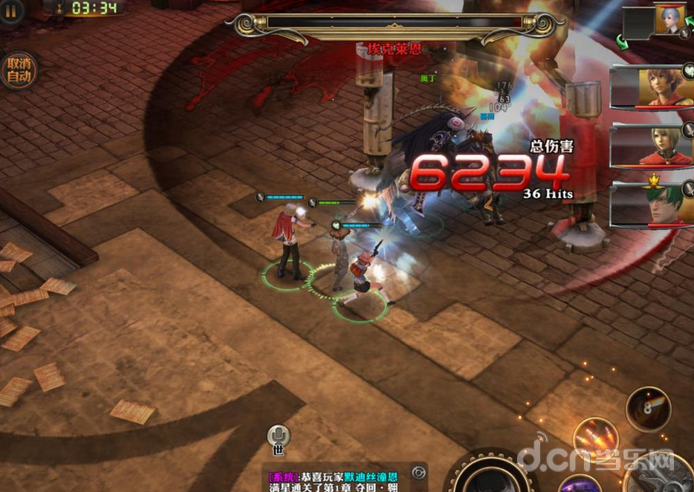The height and width of the screenshot is (492, 694).
Task: Activate the purple skill icon
Action: click(579, 485)
